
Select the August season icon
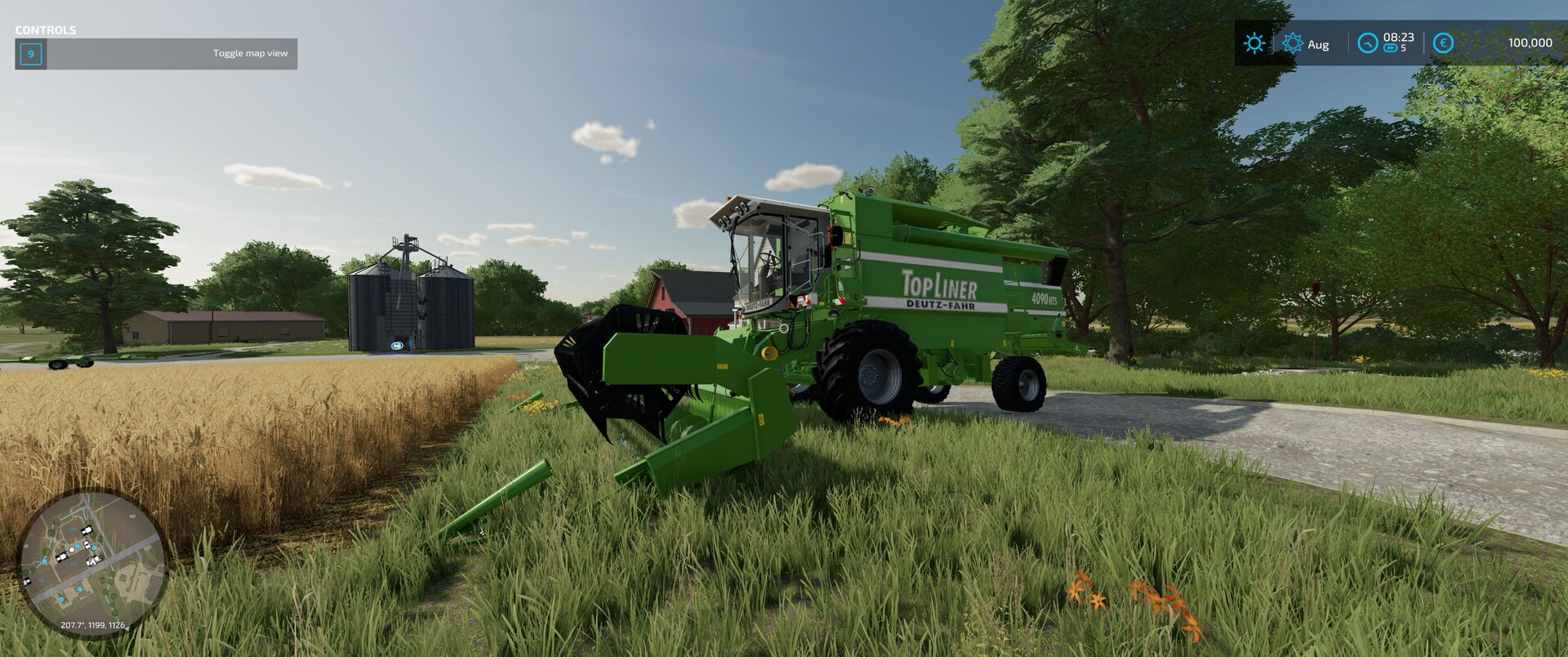coord(1292,43)
